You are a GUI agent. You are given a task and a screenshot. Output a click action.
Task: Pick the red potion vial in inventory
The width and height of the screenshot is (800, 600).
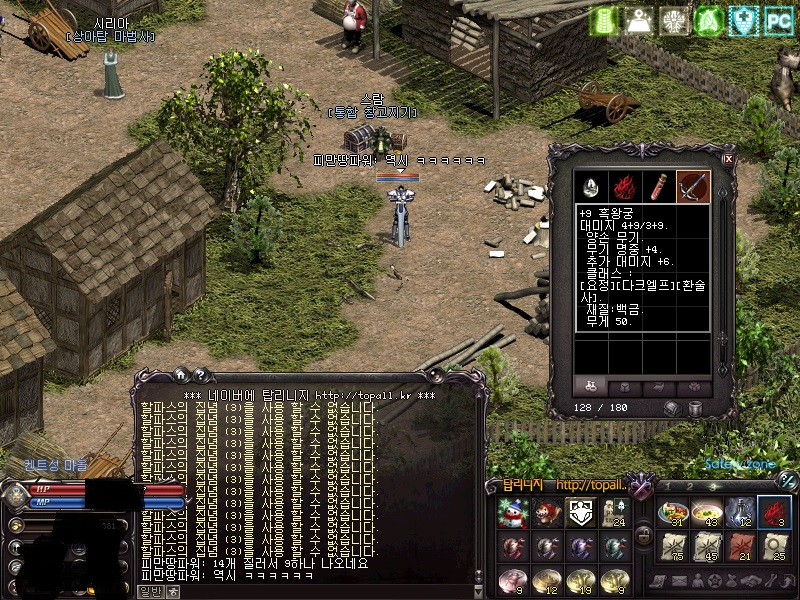pos(659,186)
